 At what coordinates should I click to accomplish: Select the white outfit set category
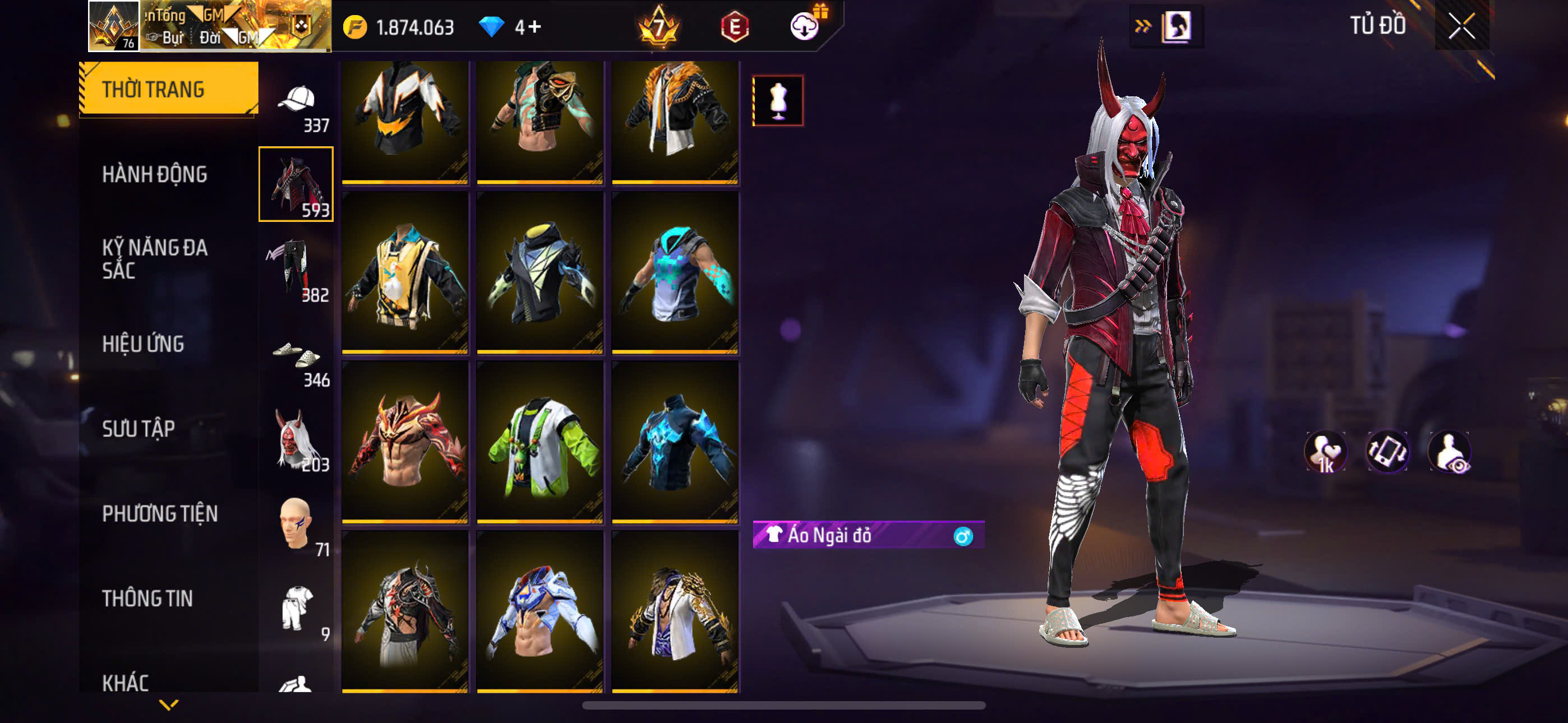click(x=297, y=609)
